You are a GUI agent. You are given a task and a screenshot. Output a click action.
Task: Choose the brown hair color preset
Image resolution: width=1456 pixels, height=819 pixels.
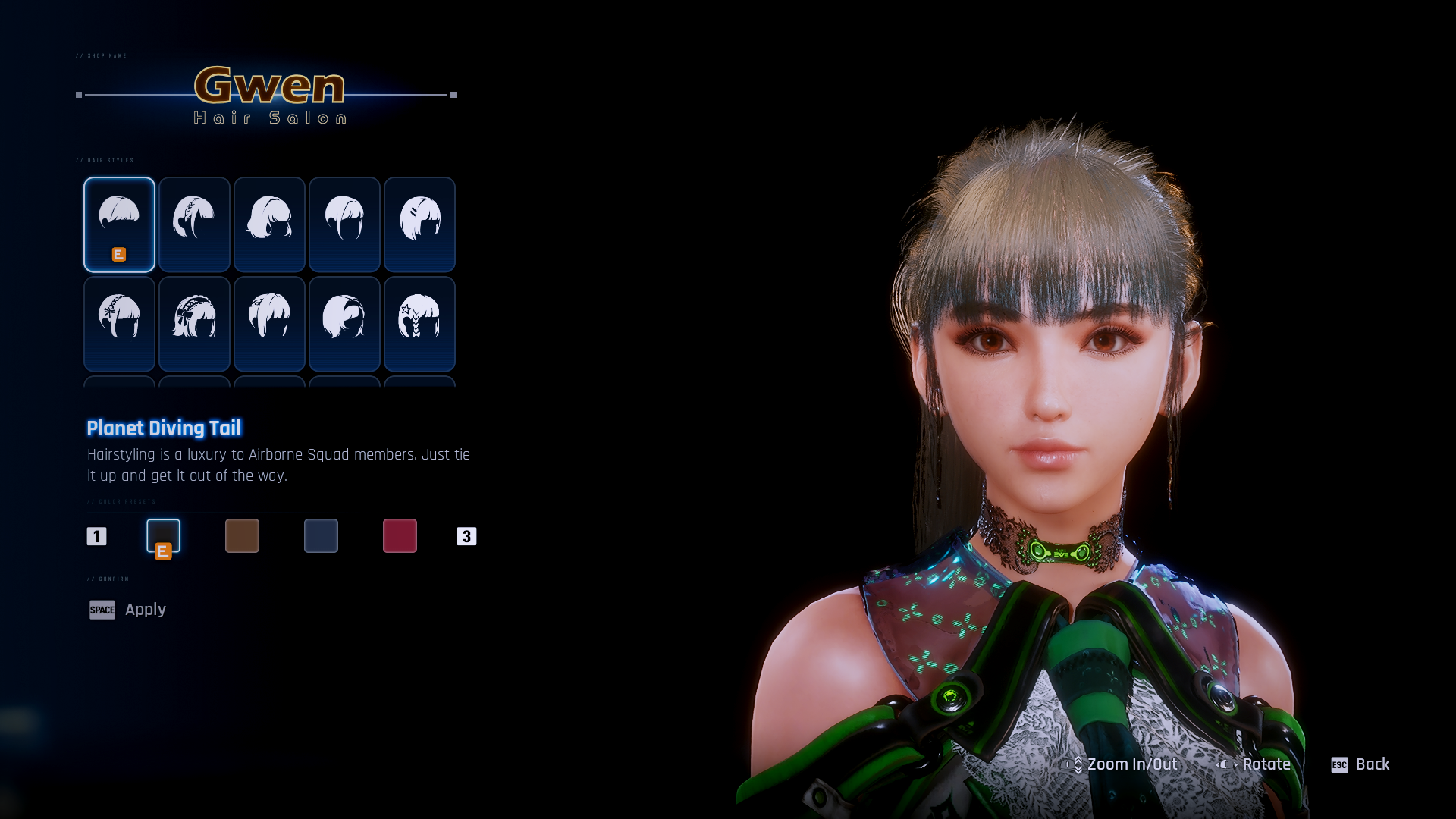pos(242,535)
